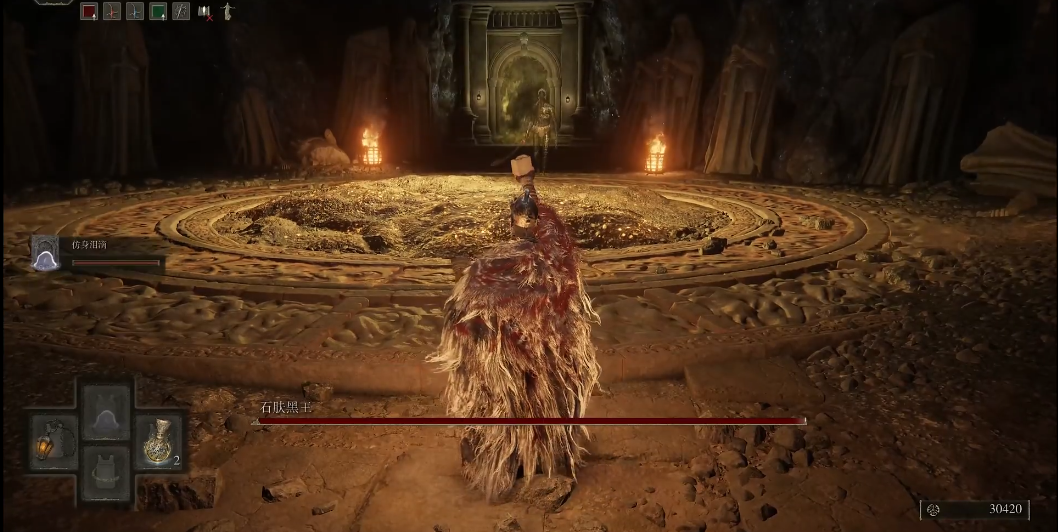This screenshot has height=532, width=1058.
Task: Use the golden flask with count 2
Action: coord(159,440)
